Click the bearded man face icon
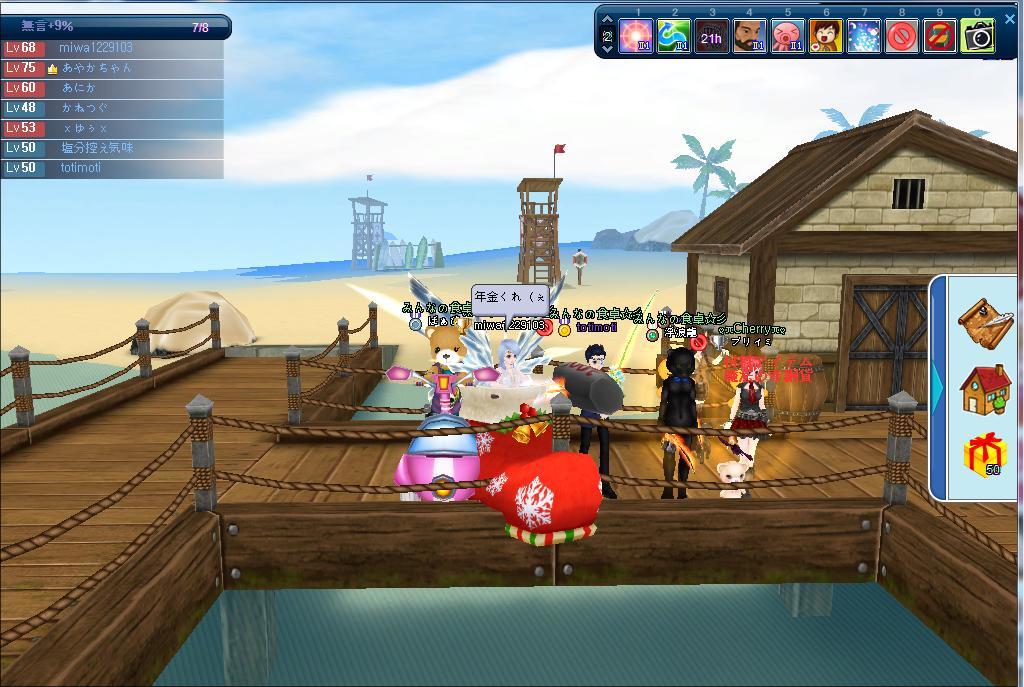The height and width of the screenshot is (687, 1024). click(x=749, y=37)
